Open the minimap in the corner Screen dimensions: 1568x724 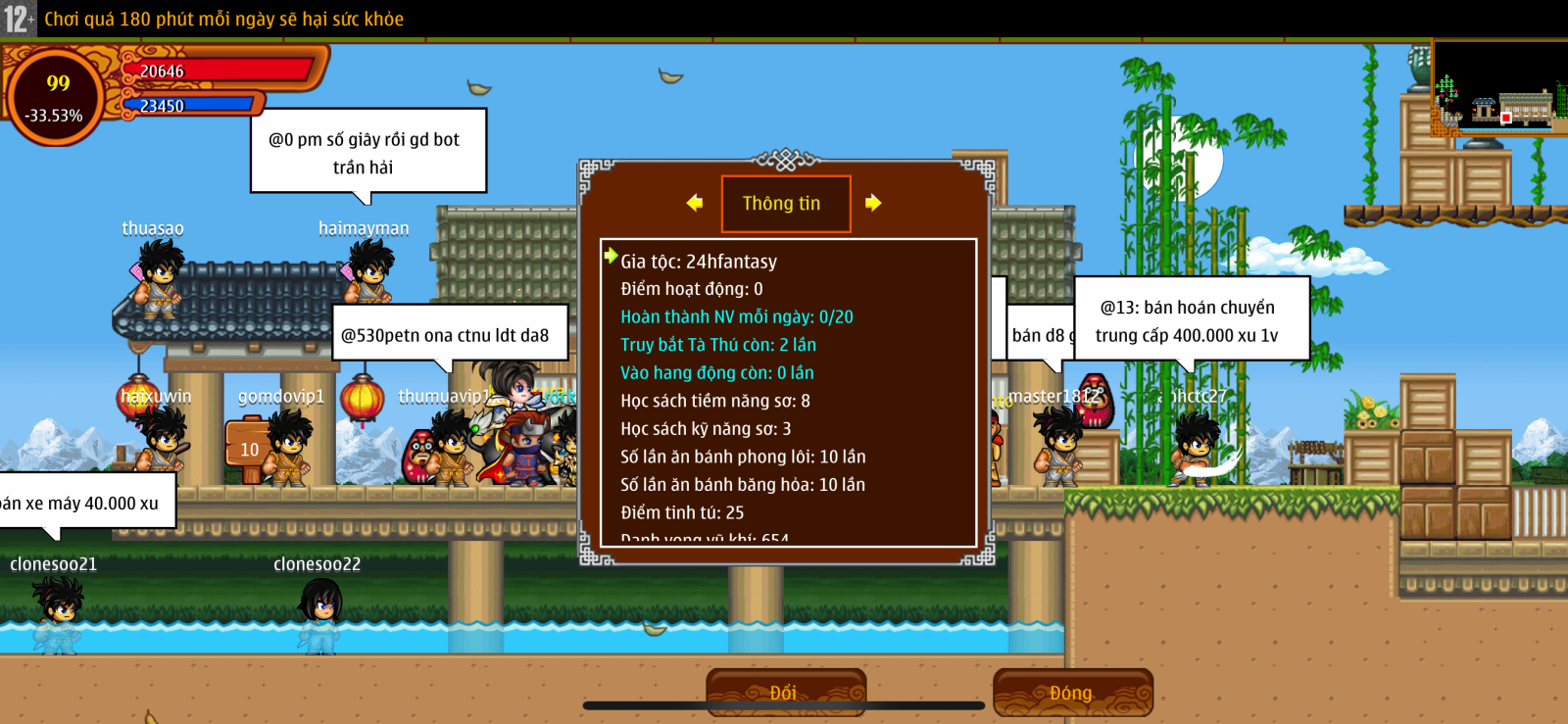coord(1499,88)
